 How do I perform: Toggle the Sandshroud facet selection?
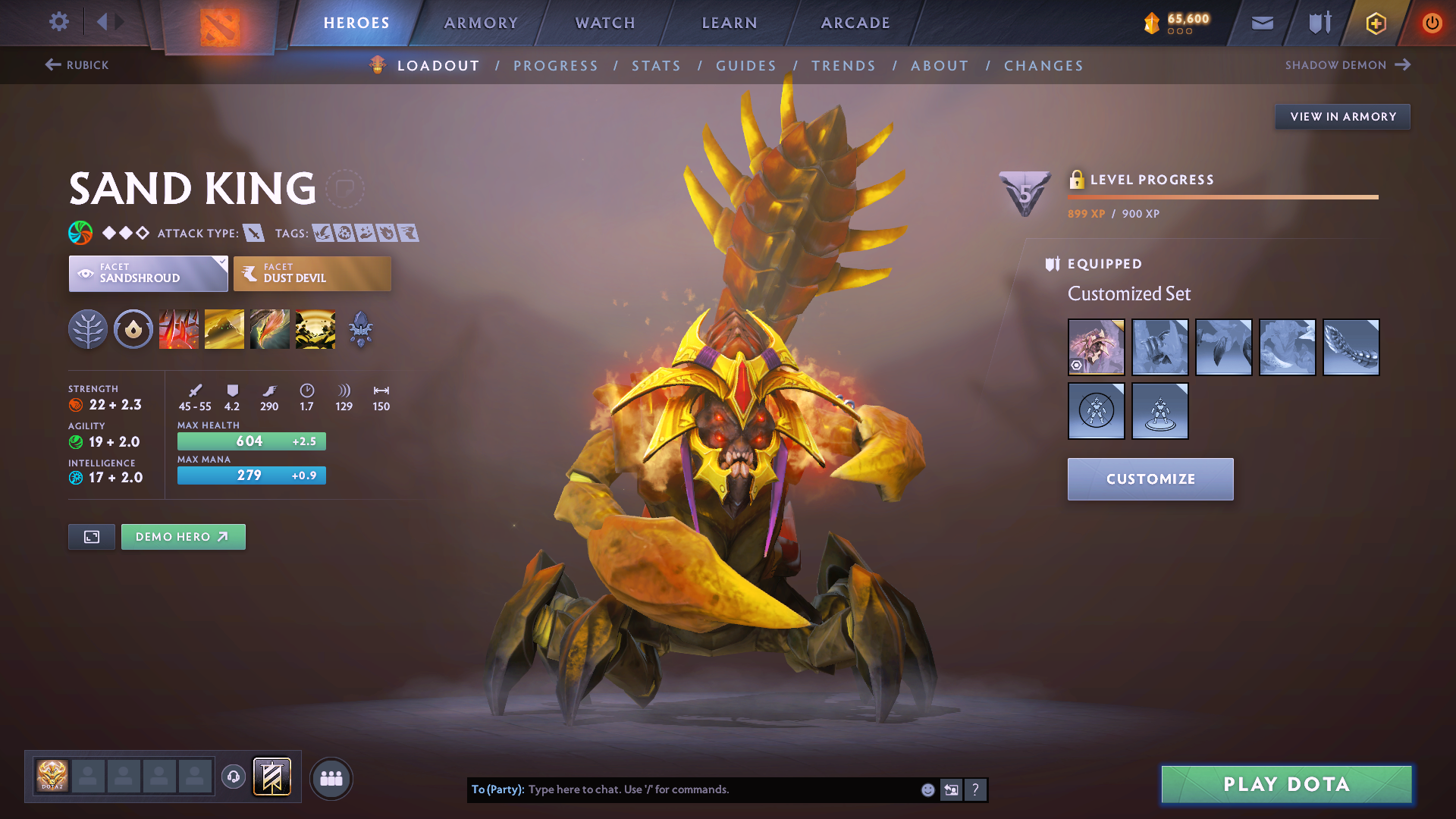[x=148, y=273]
